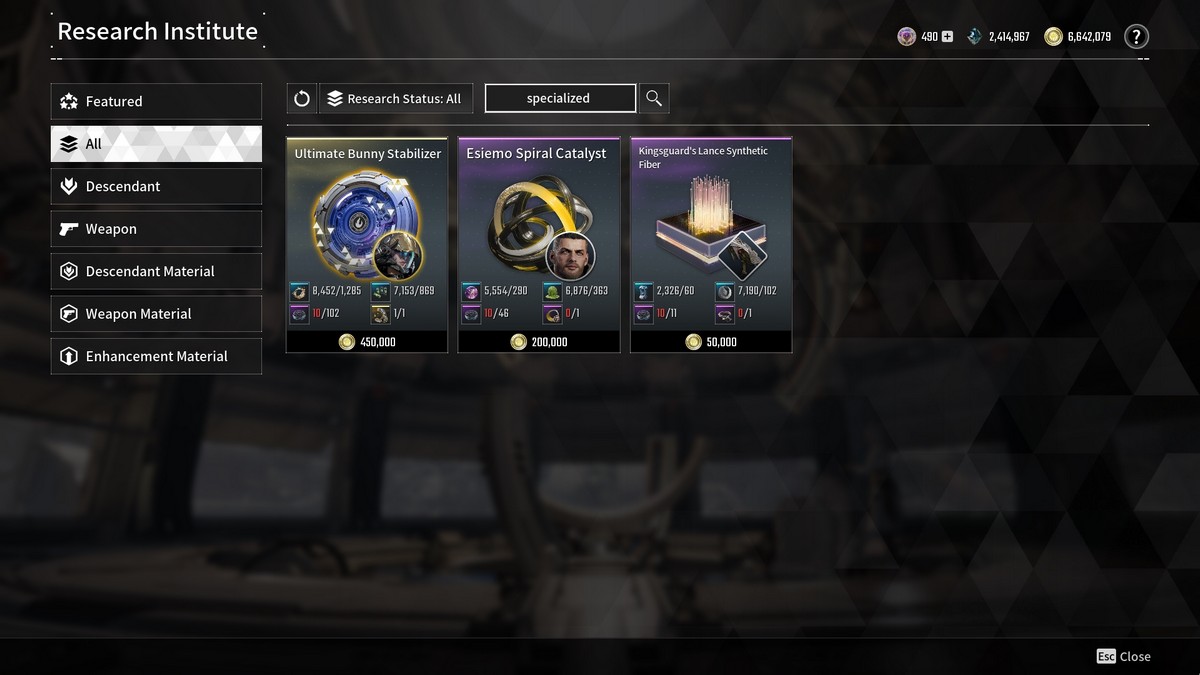Open the Descendant category

[x=156, y=186]
